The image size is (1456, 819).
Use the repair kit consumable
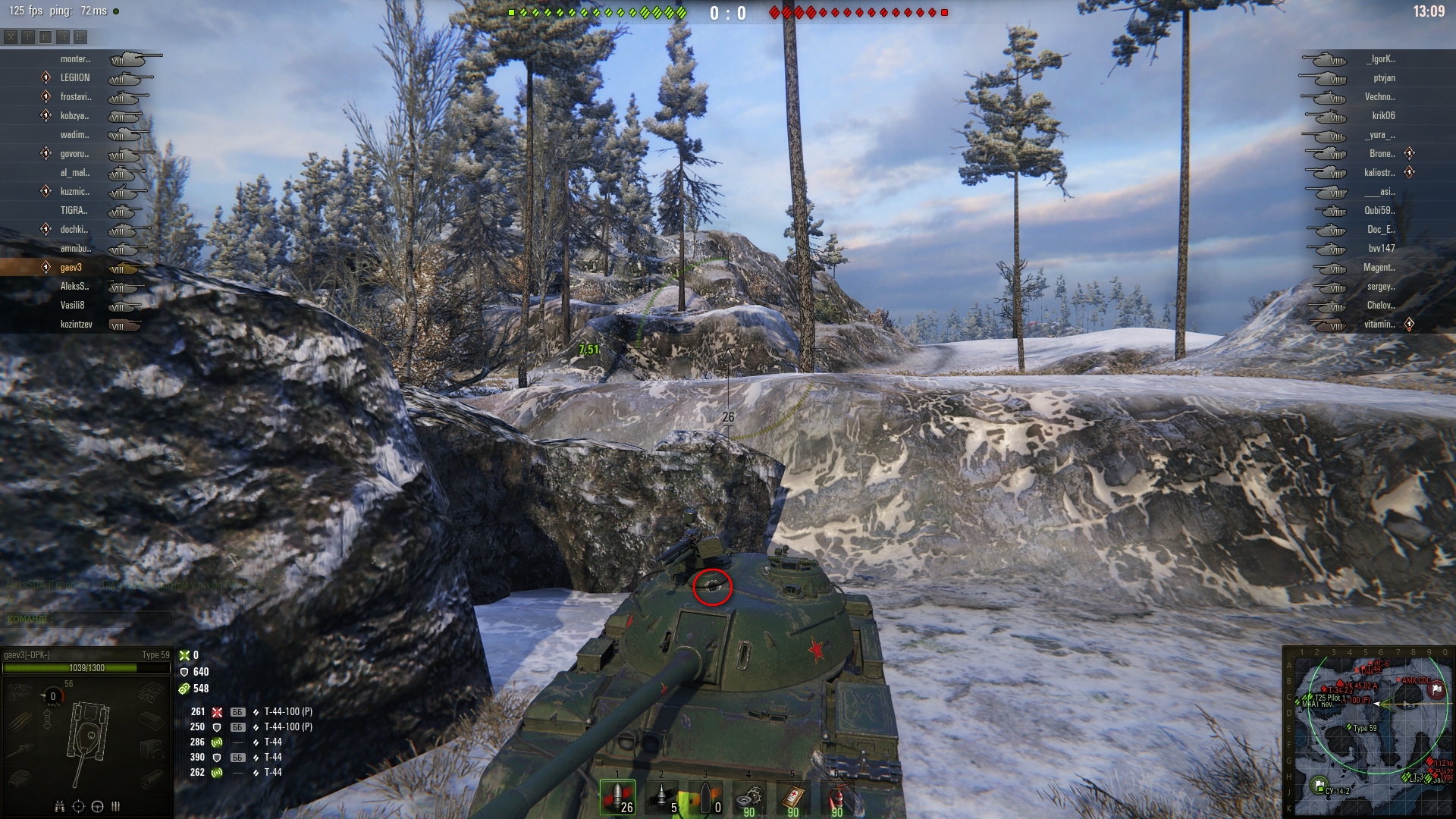coord(749,797)
